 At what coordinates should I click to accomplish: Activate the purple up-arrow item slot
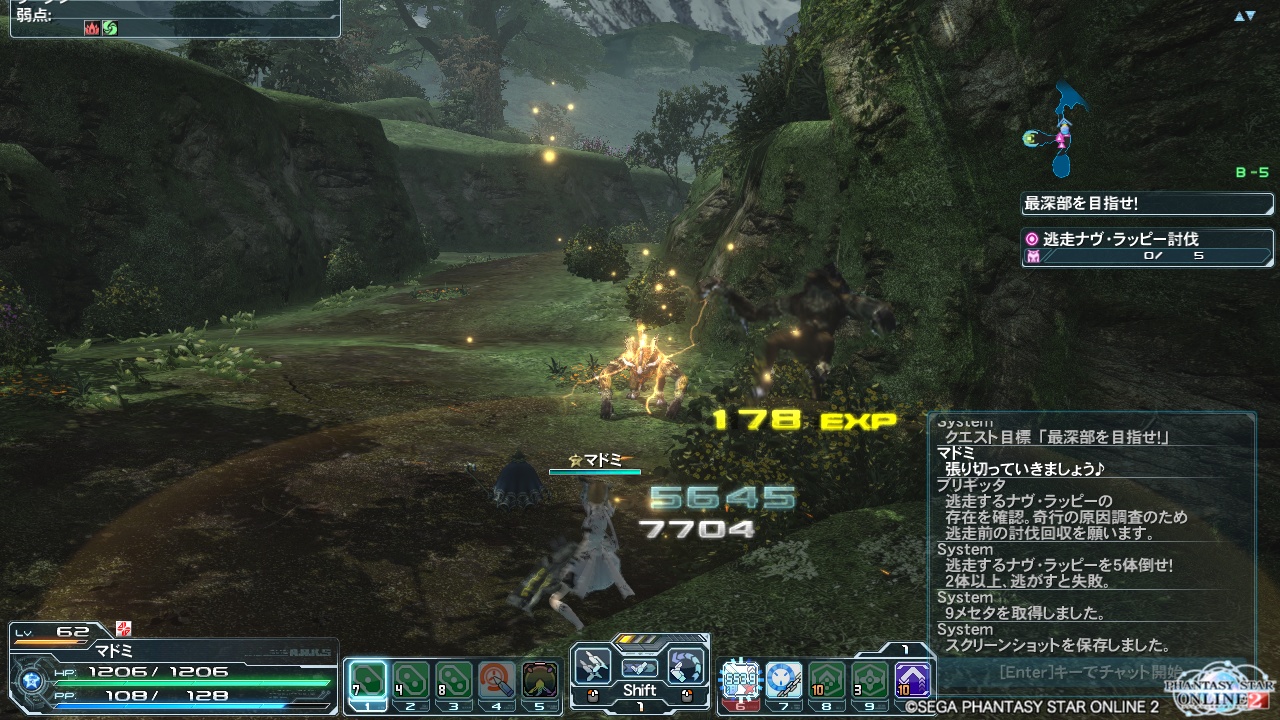point(912,681)
